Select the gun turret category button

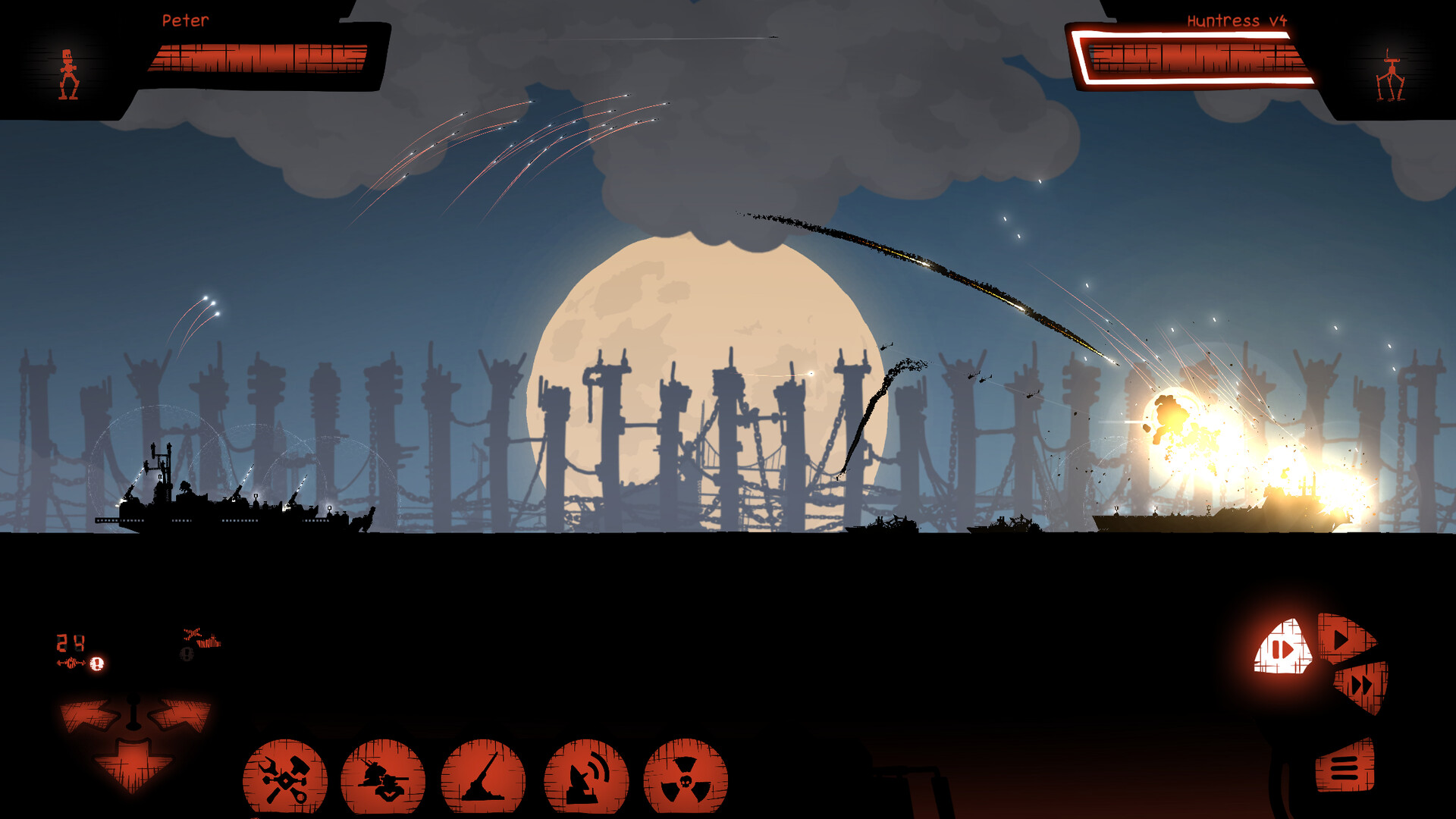click(383, 778)
